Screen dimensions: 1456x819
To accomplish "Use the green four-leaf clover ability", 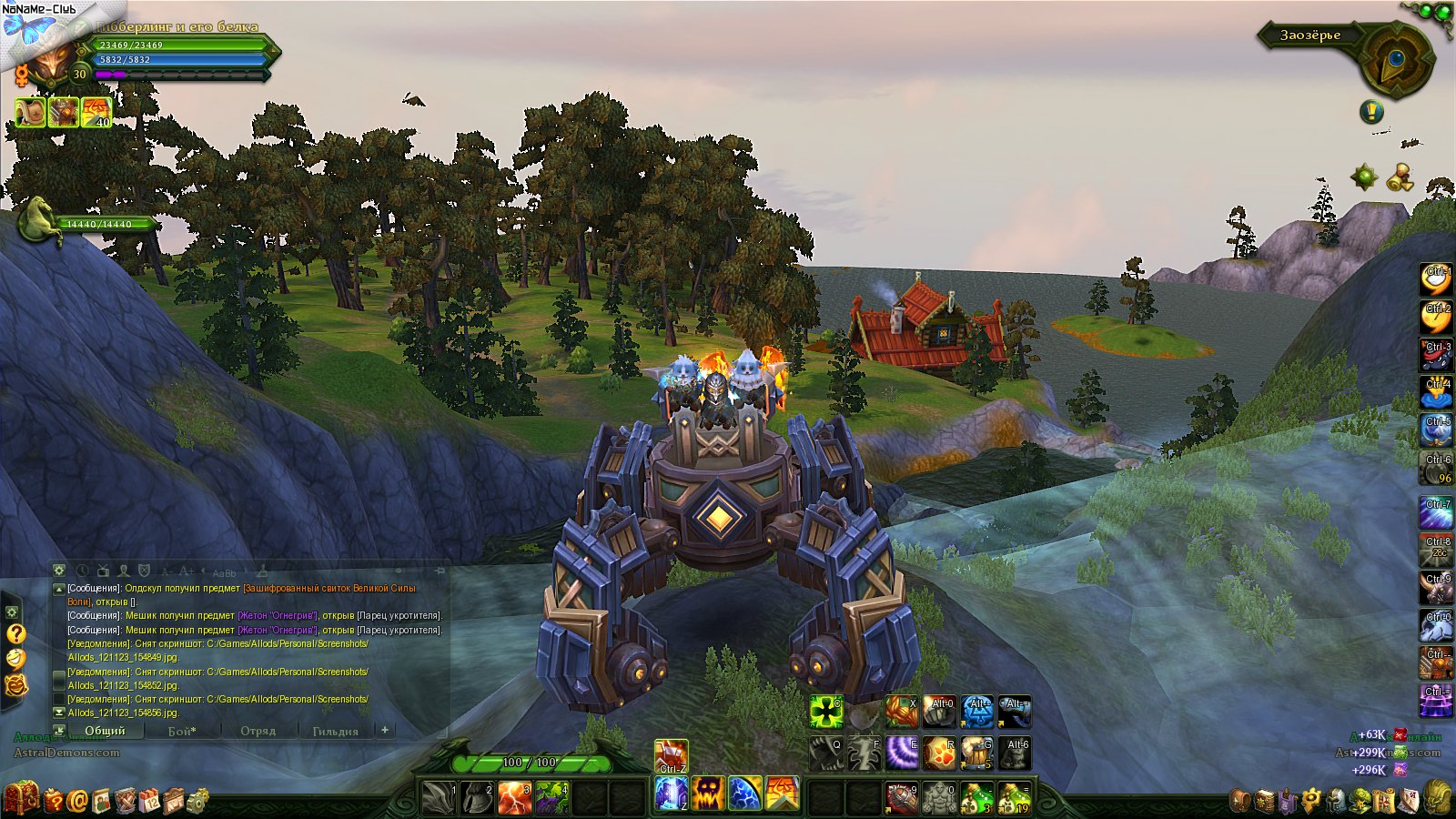I will pos(826,712).
